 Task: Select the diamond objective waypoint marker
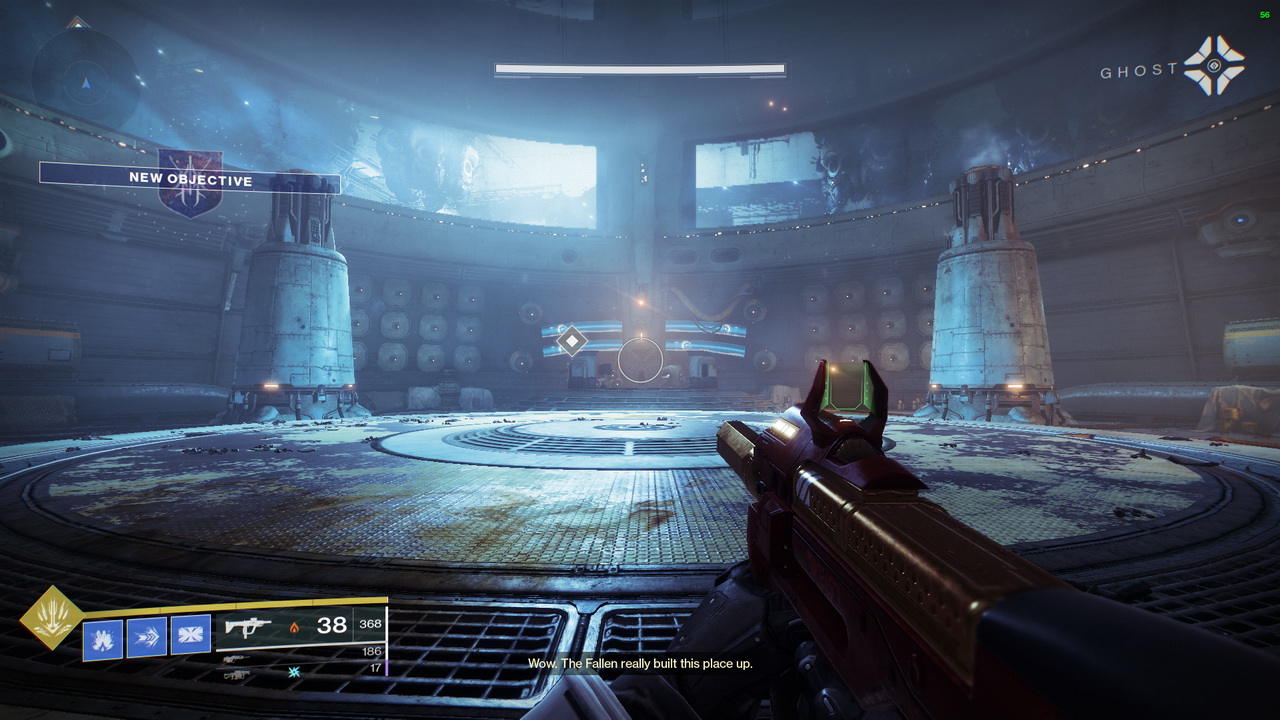(571, 341)
